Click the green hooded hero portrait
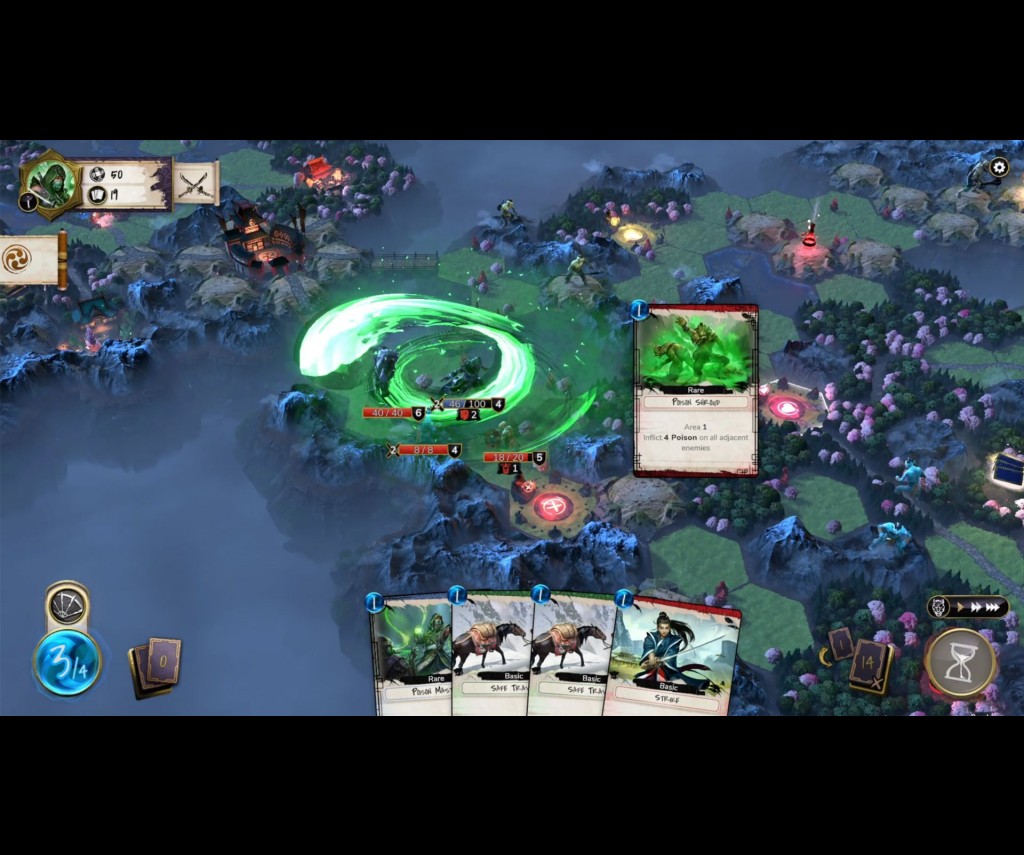 pyautogui.click(x=50, y=184)
